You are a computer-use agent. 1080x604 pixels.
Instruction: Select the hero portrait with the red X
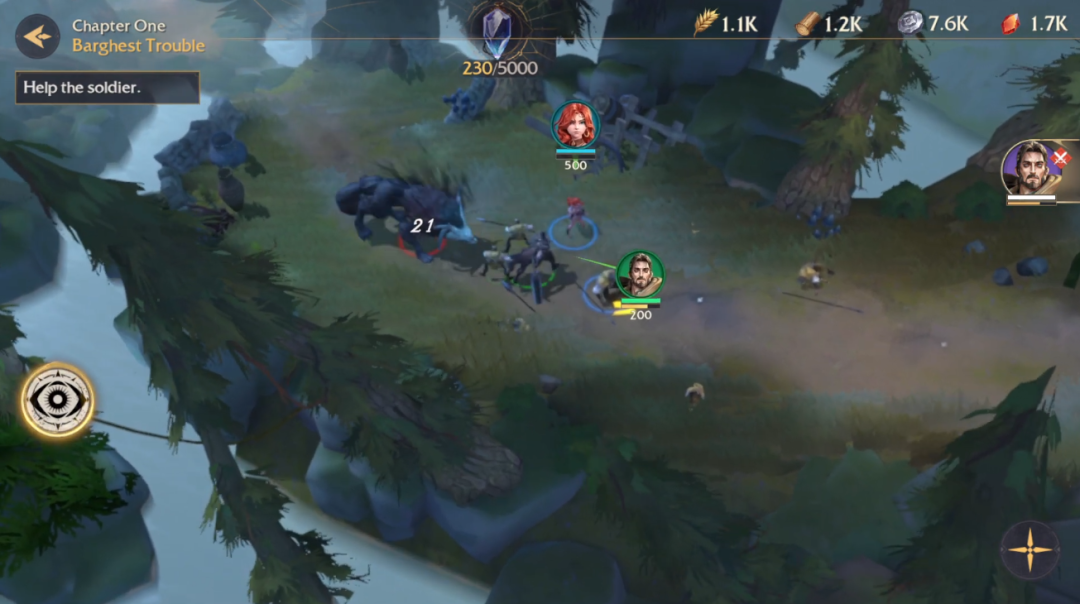1030,169
